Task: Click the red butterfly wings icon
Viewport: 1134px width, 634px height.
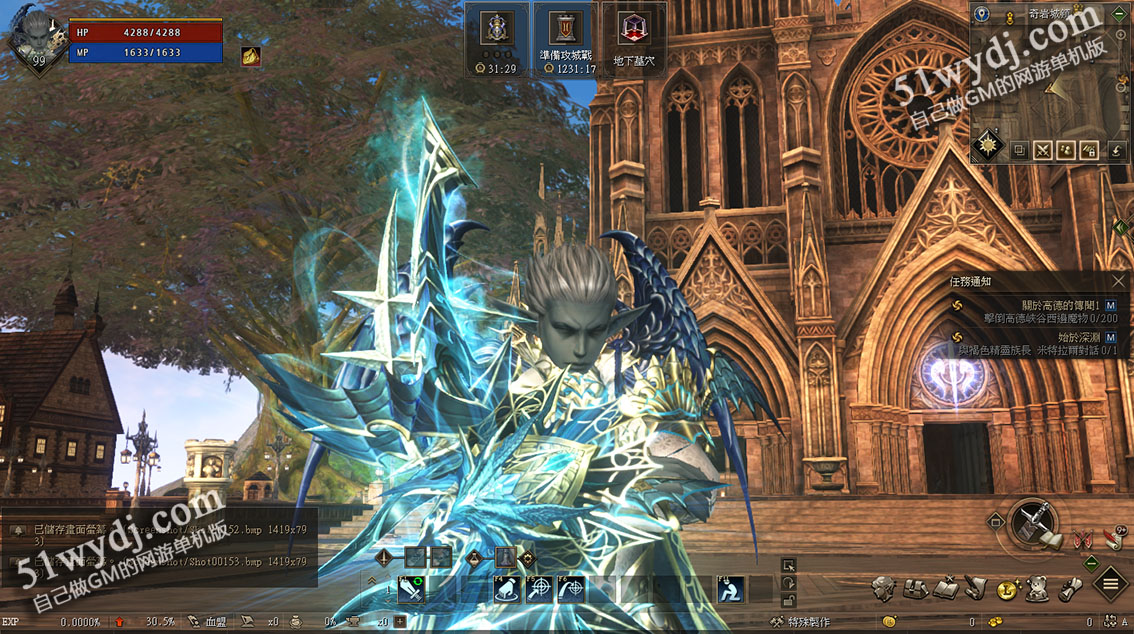Action: tap(1081, 538)
